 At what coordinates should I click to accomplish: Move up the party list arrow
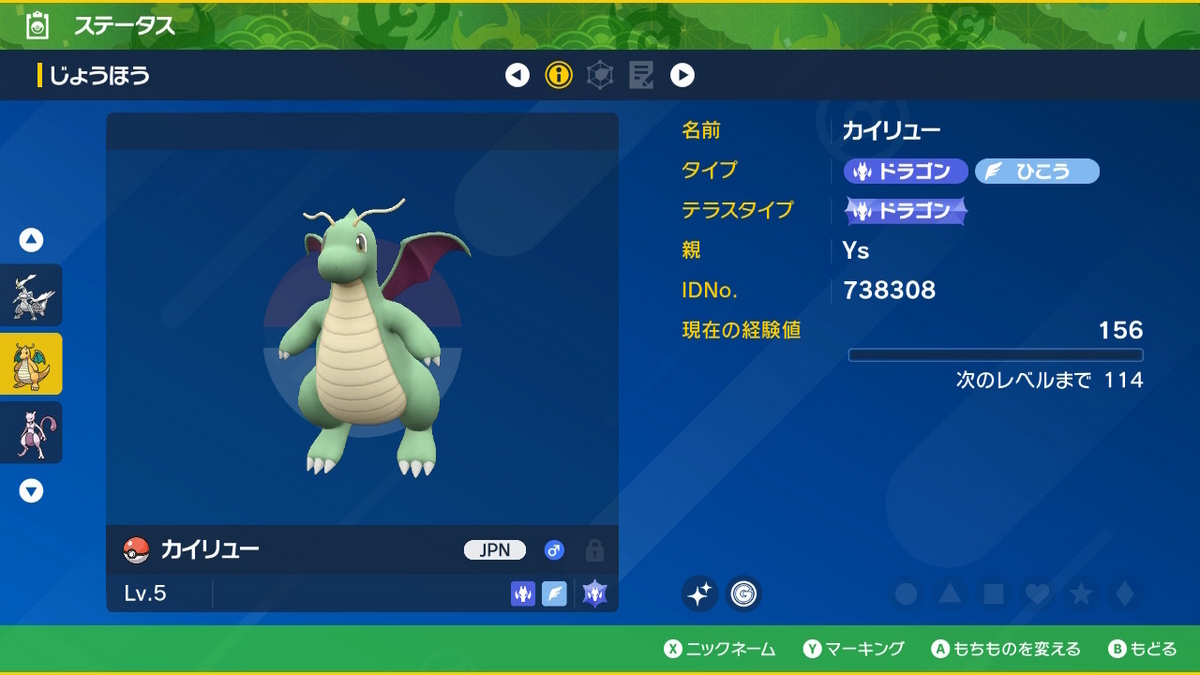(x=31, y=240)
